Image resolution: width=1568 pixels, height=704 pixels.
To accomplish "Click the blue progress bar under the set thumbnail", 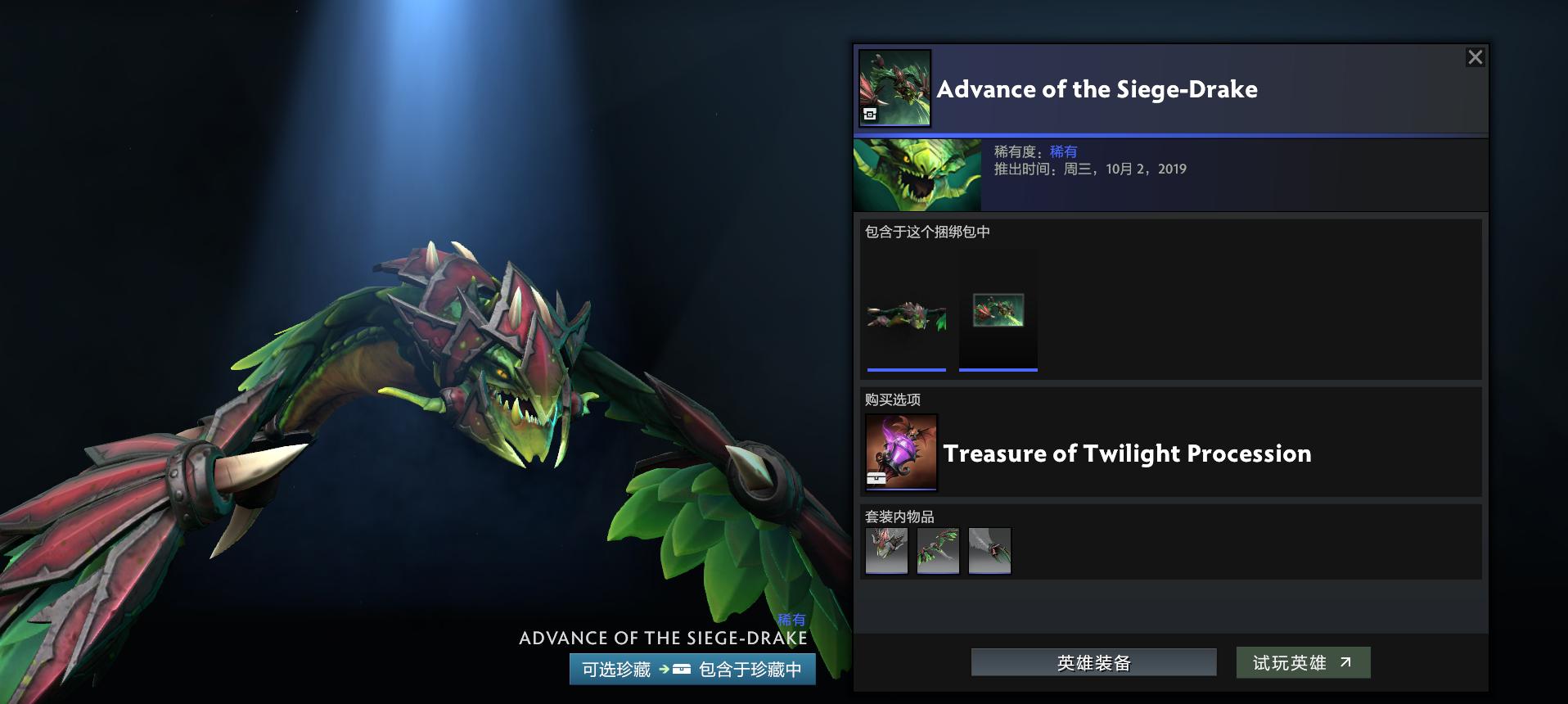I will click(x=906, y=371).
